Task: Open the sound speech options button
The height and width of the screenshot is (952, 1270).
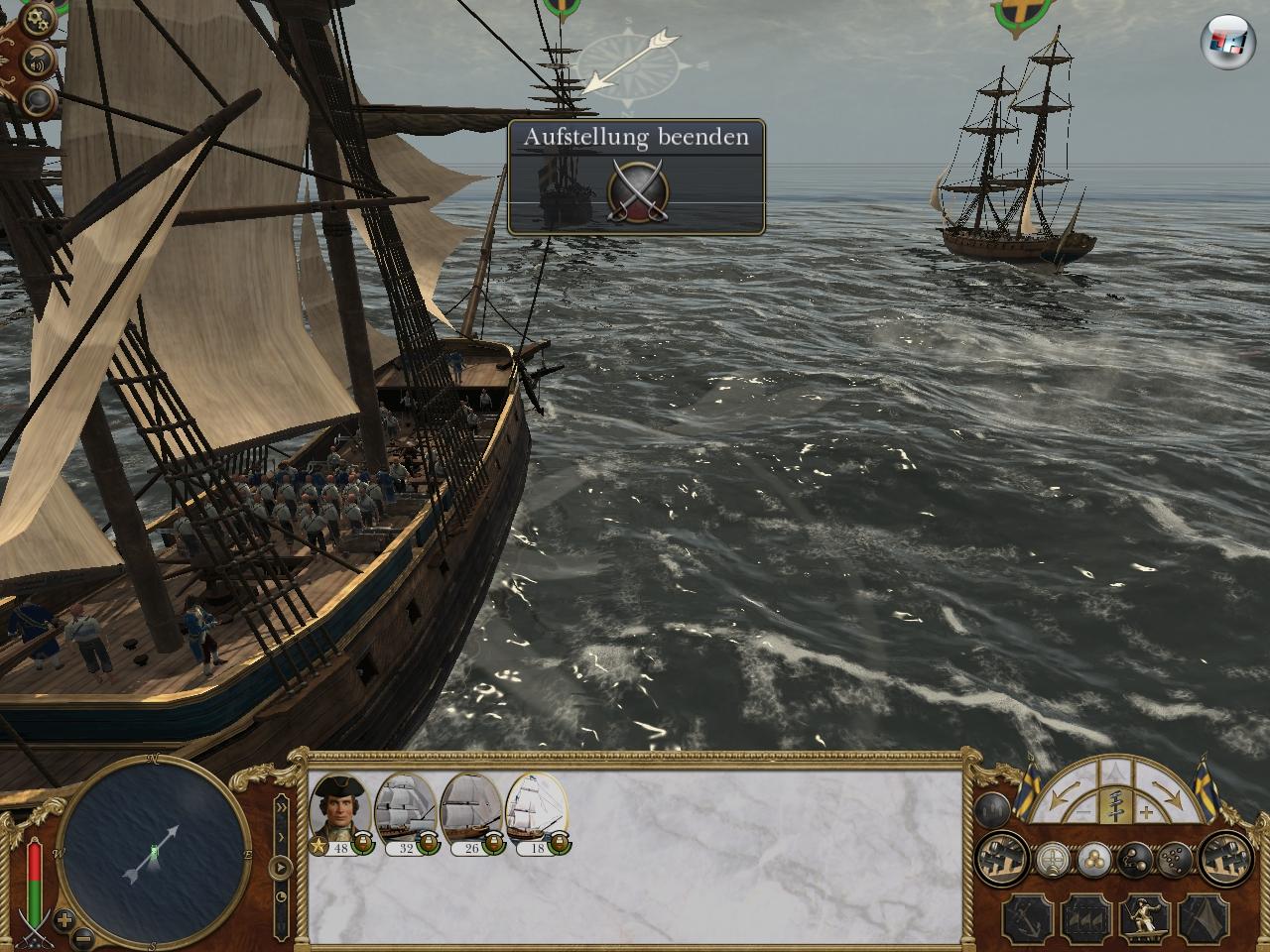Action: [36, 59]
